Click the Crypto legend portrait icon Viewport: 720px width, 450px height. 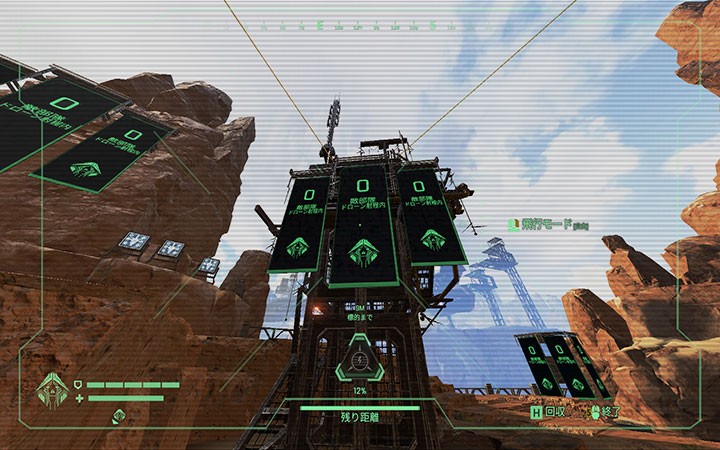click(53, 389)
